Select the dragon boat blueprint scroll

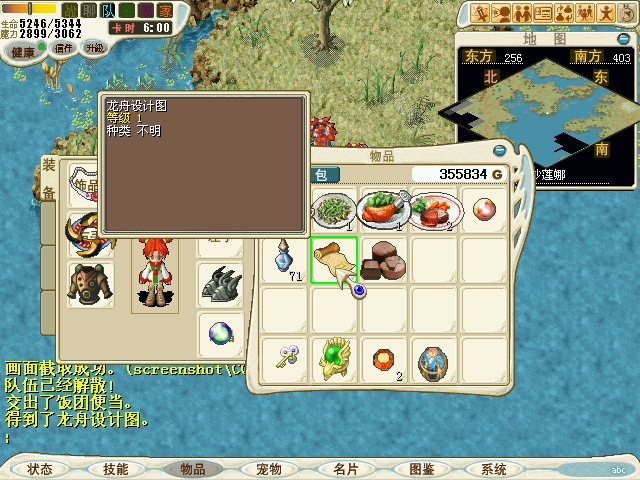[x=334, y=260]
